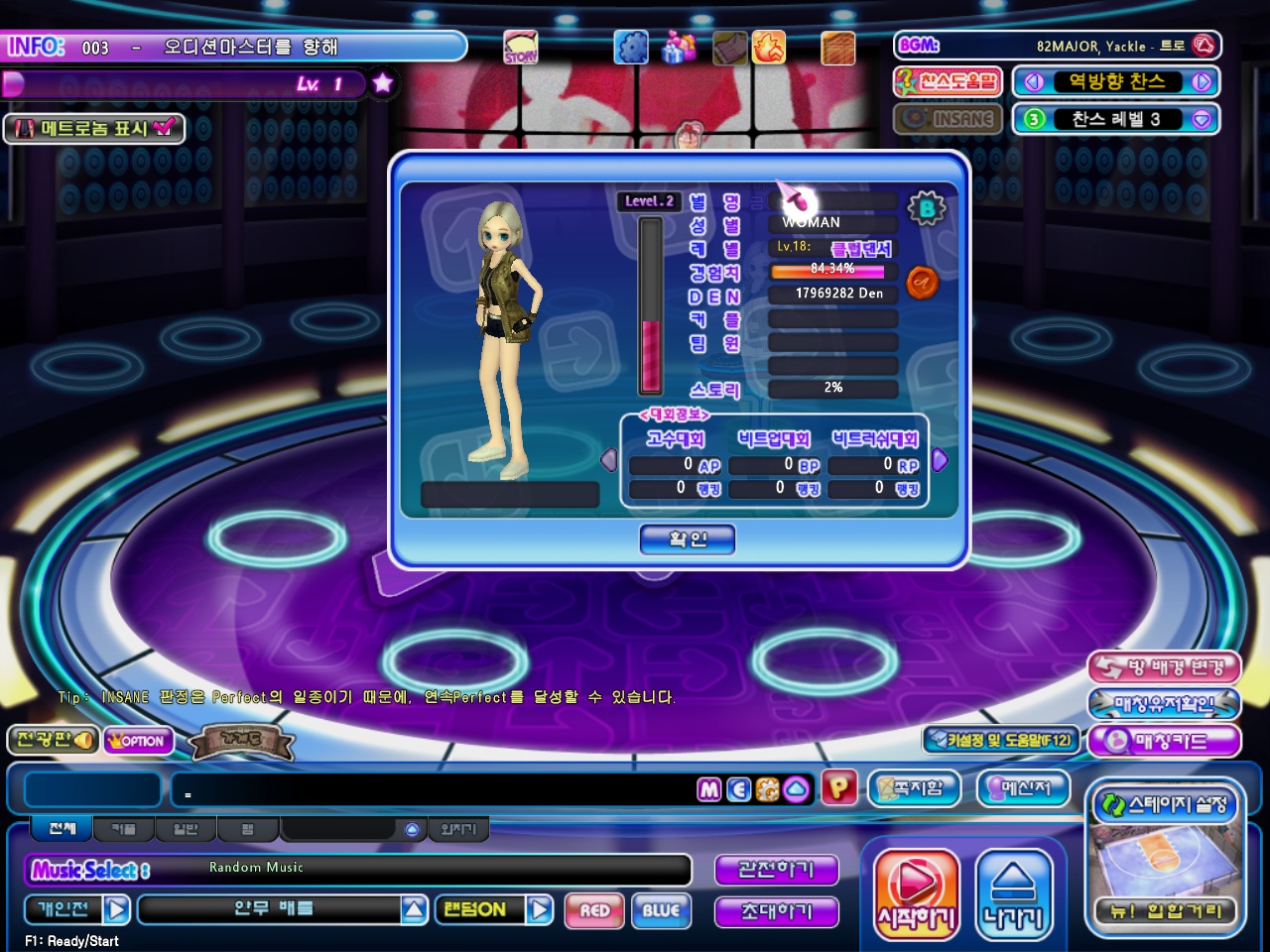Open the 안무 배틀 mode dropdown

coord(414,909)
